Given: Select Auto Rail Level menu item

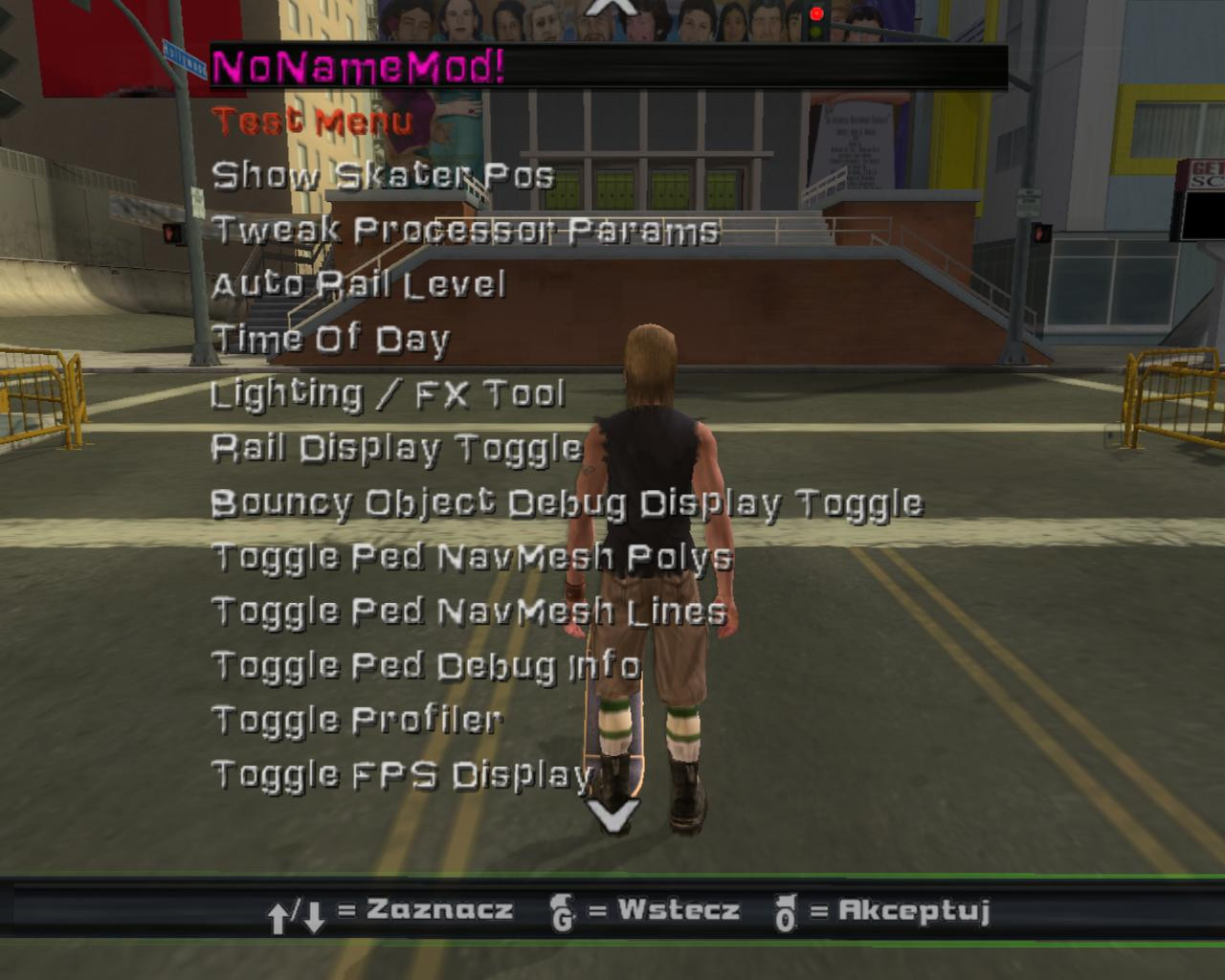Looking at the screenshot, I should tap(358, 284).
